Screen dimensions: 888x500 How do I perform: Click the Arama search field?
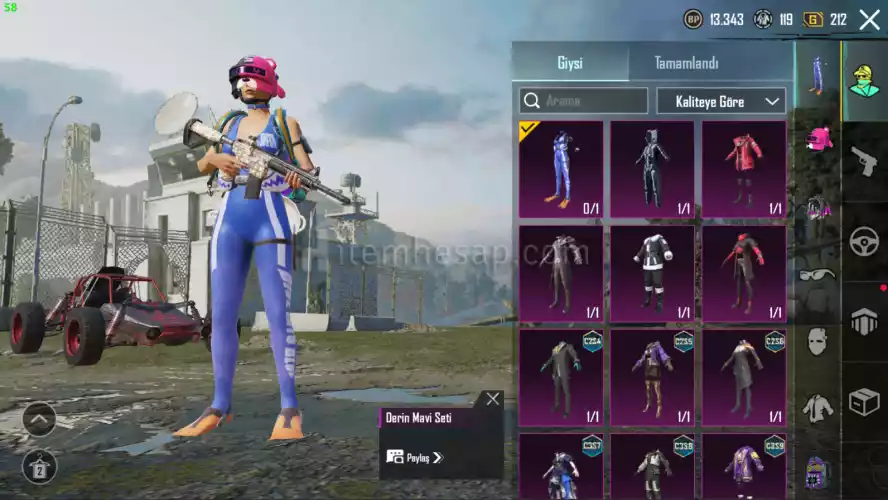point(584,100)
